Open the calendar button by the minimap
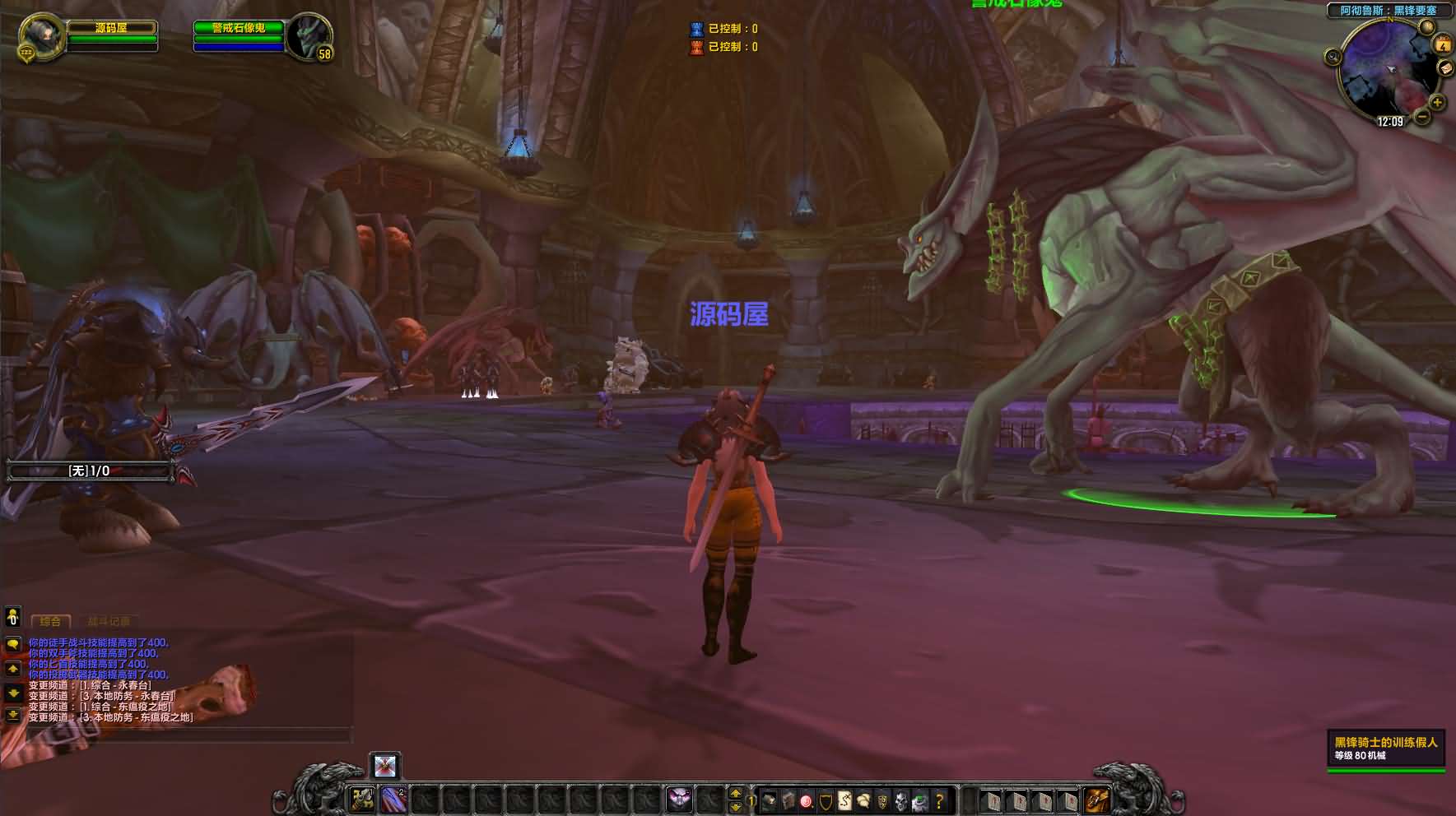1456x816 pixels. (1443, 44)
